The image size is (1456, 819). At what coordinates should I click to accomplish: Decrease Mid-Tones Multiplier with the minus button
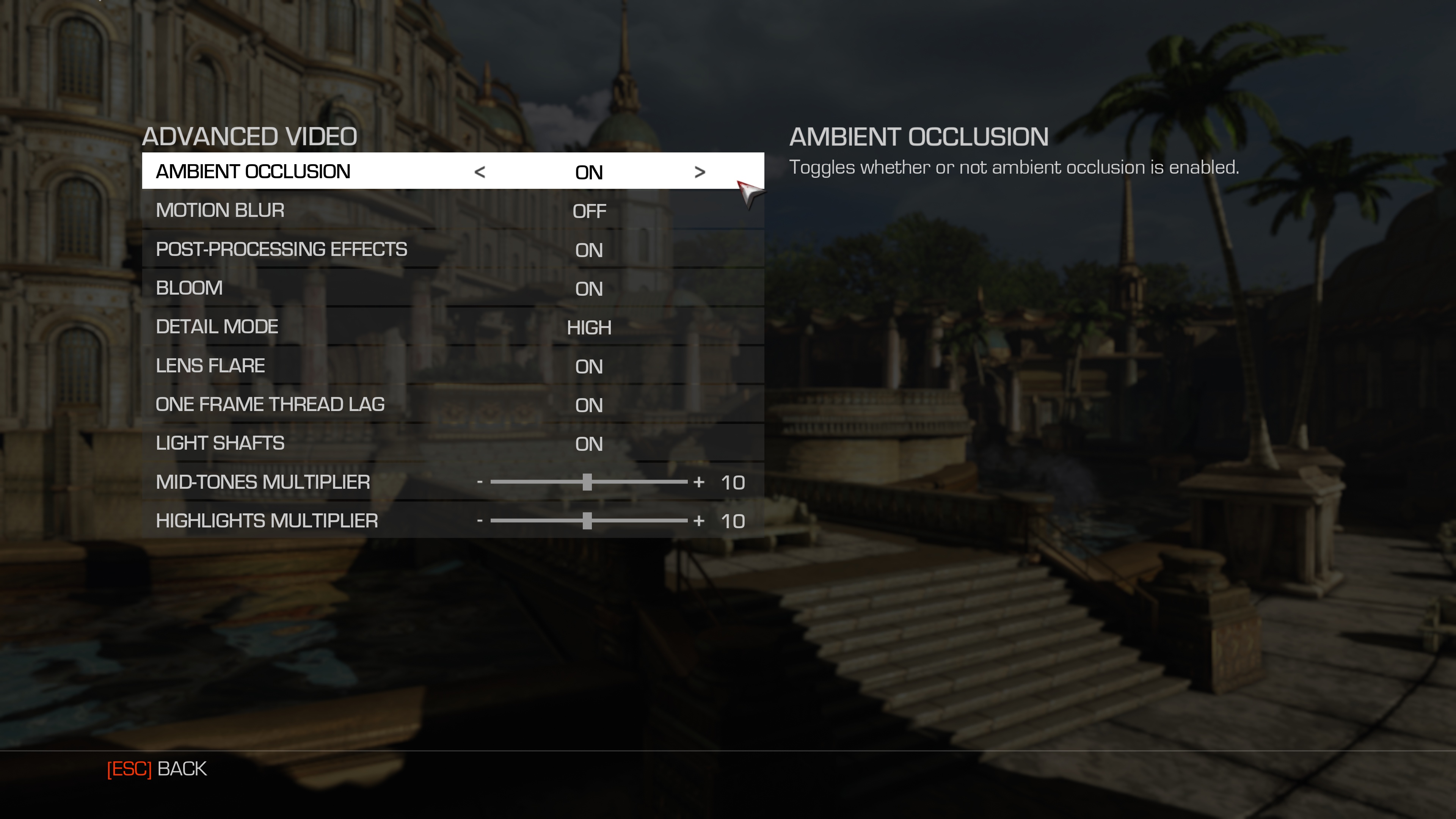tap(479, 482)
